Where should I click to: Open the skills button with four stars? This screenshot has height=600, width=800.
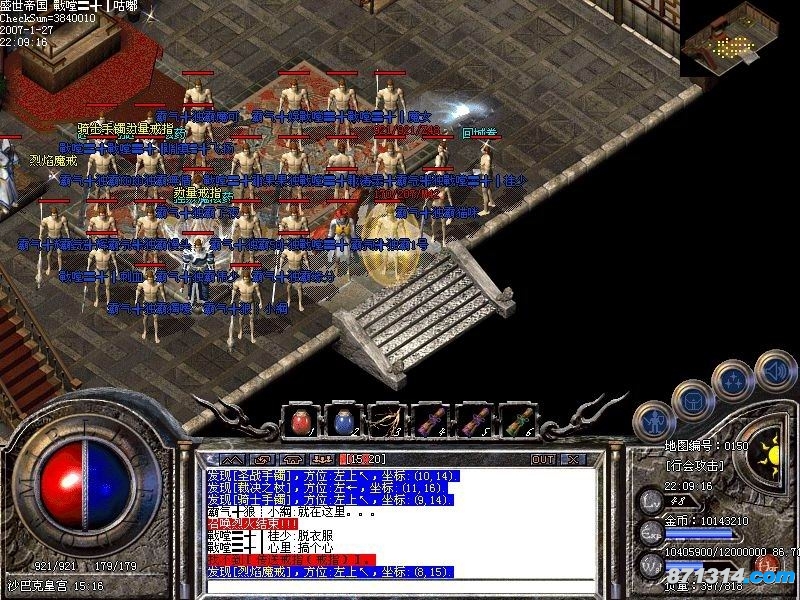[x=736, y=381]
